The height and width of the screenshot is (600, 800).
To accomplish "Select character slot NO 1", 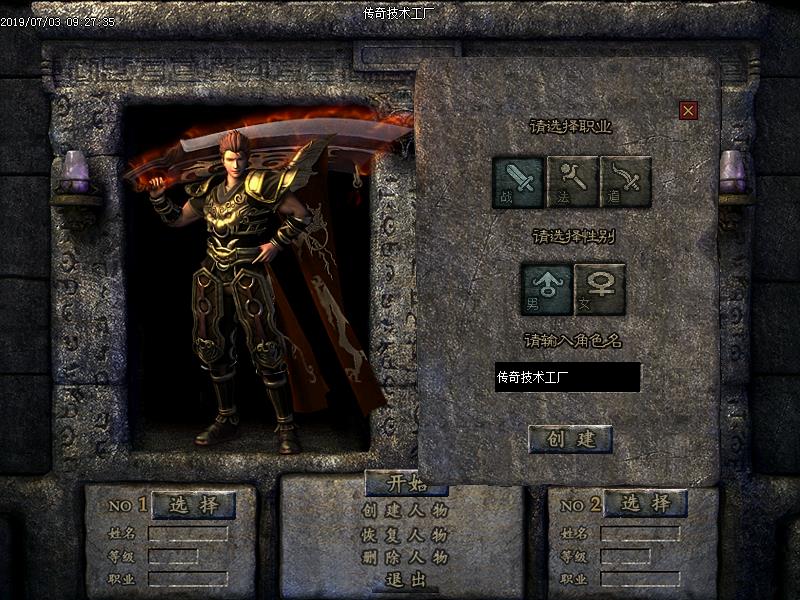I will pos(194,504).
